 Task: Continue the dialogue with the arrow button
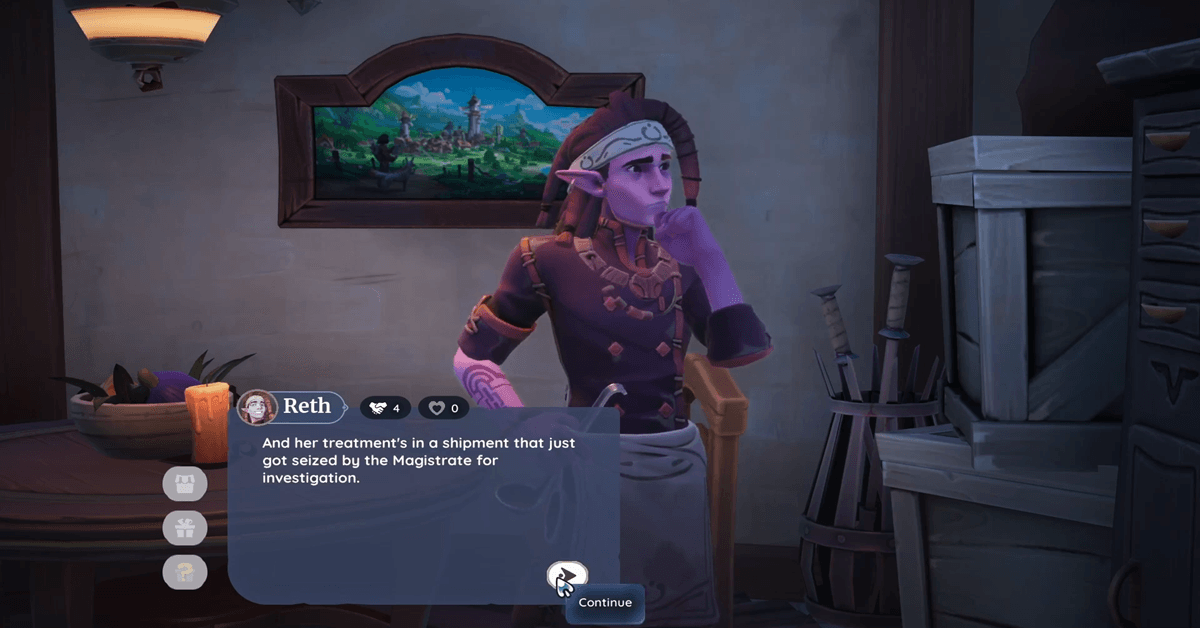coord(567,575)
